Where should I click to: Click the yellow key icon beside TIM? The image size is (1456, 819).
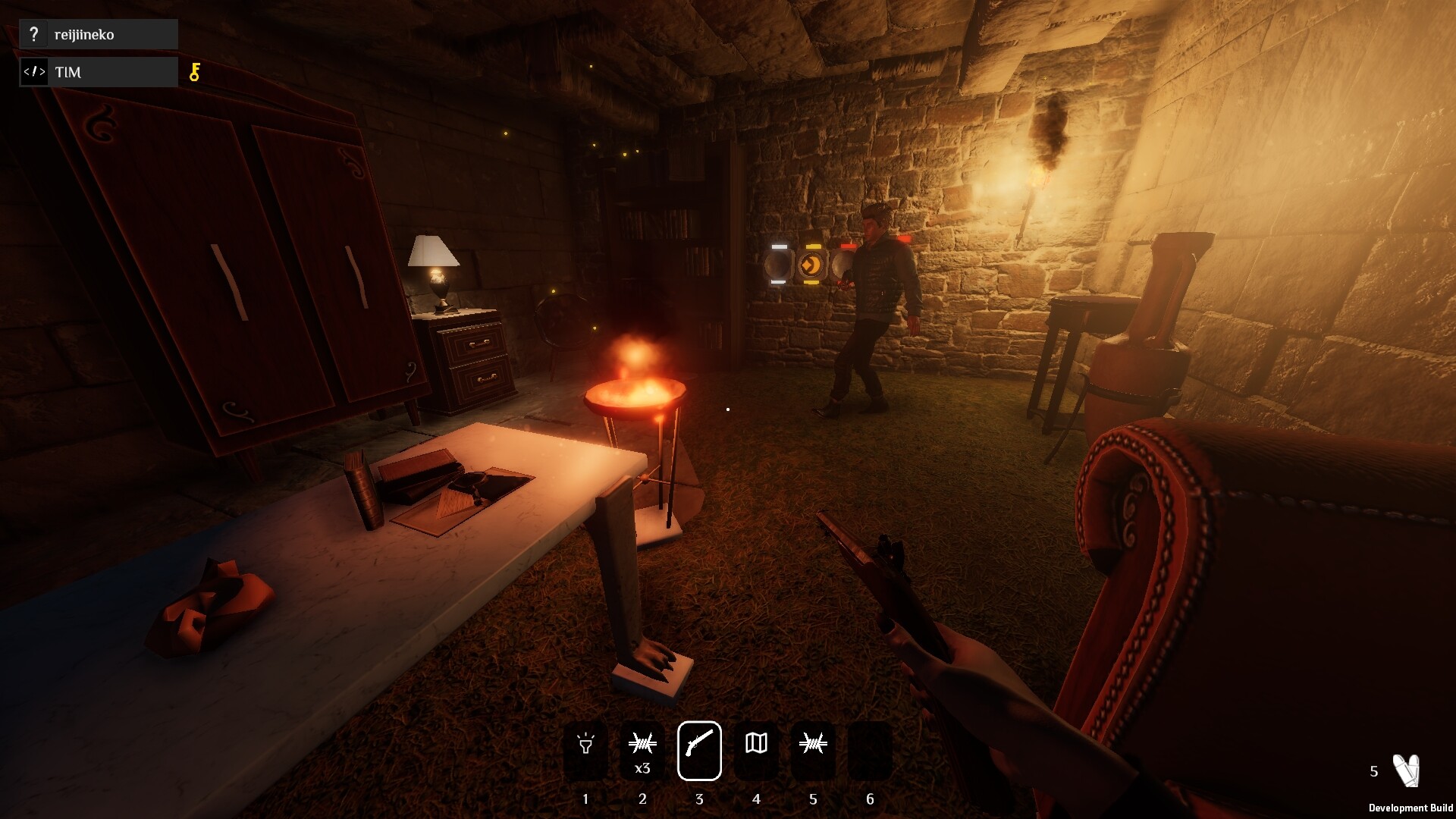194,72
